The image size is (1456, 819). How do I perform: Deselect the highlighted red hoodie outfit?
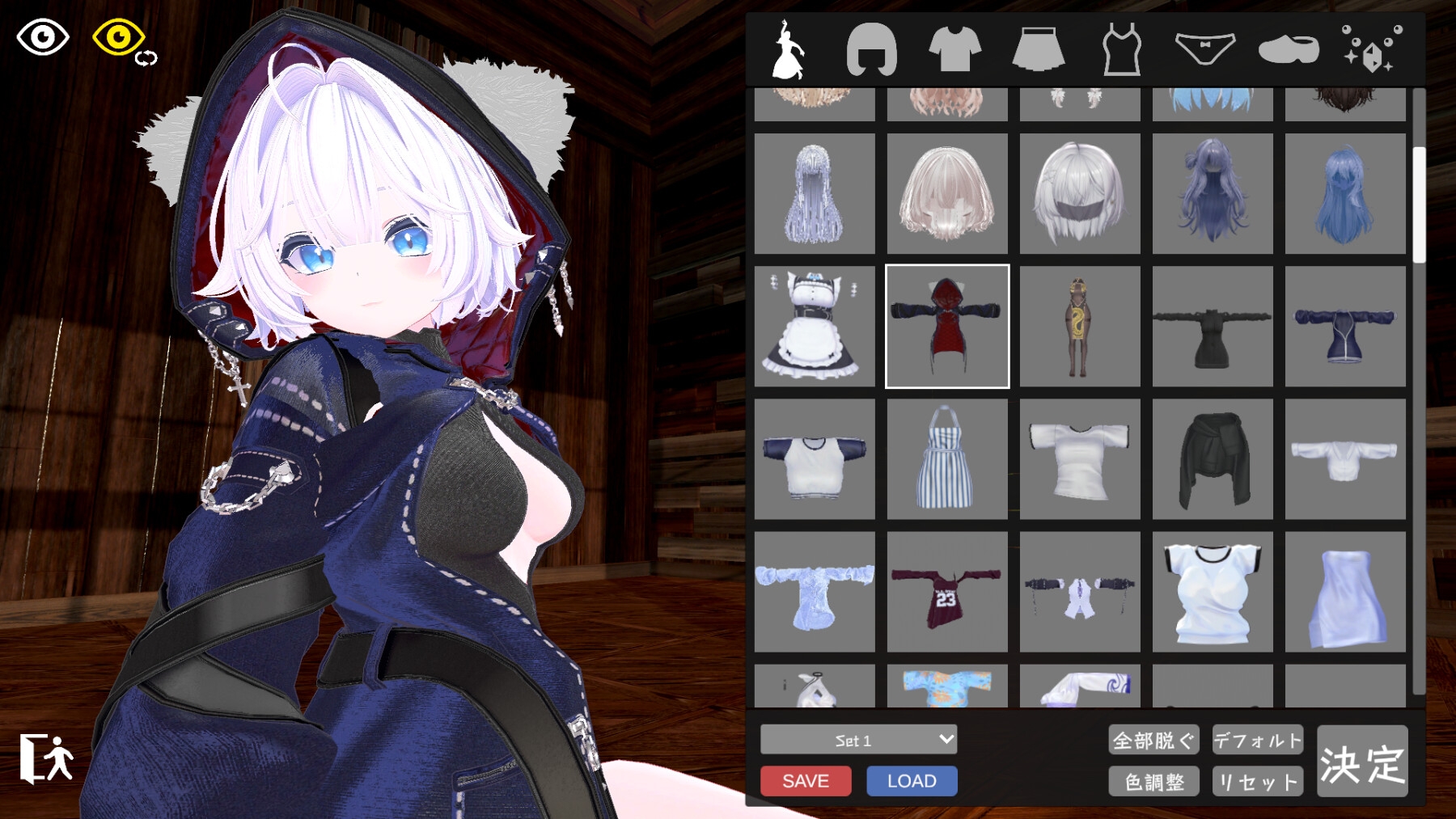coord(946,327)
